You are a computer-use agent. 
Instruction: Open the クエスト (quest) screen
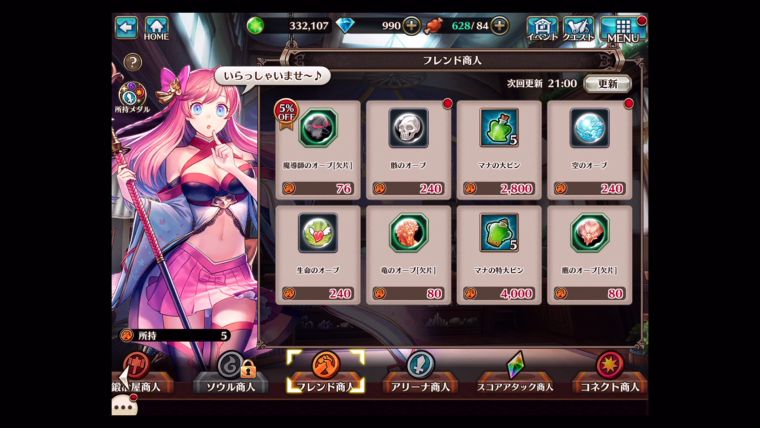click(579, 28)
